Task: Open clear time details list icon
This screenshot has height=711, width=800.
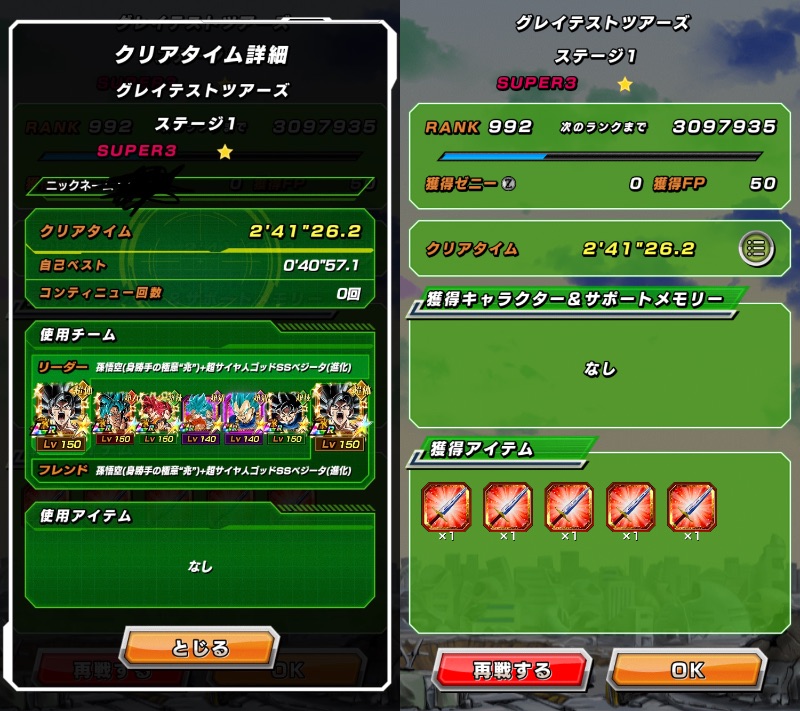Action: coord(757,248)
